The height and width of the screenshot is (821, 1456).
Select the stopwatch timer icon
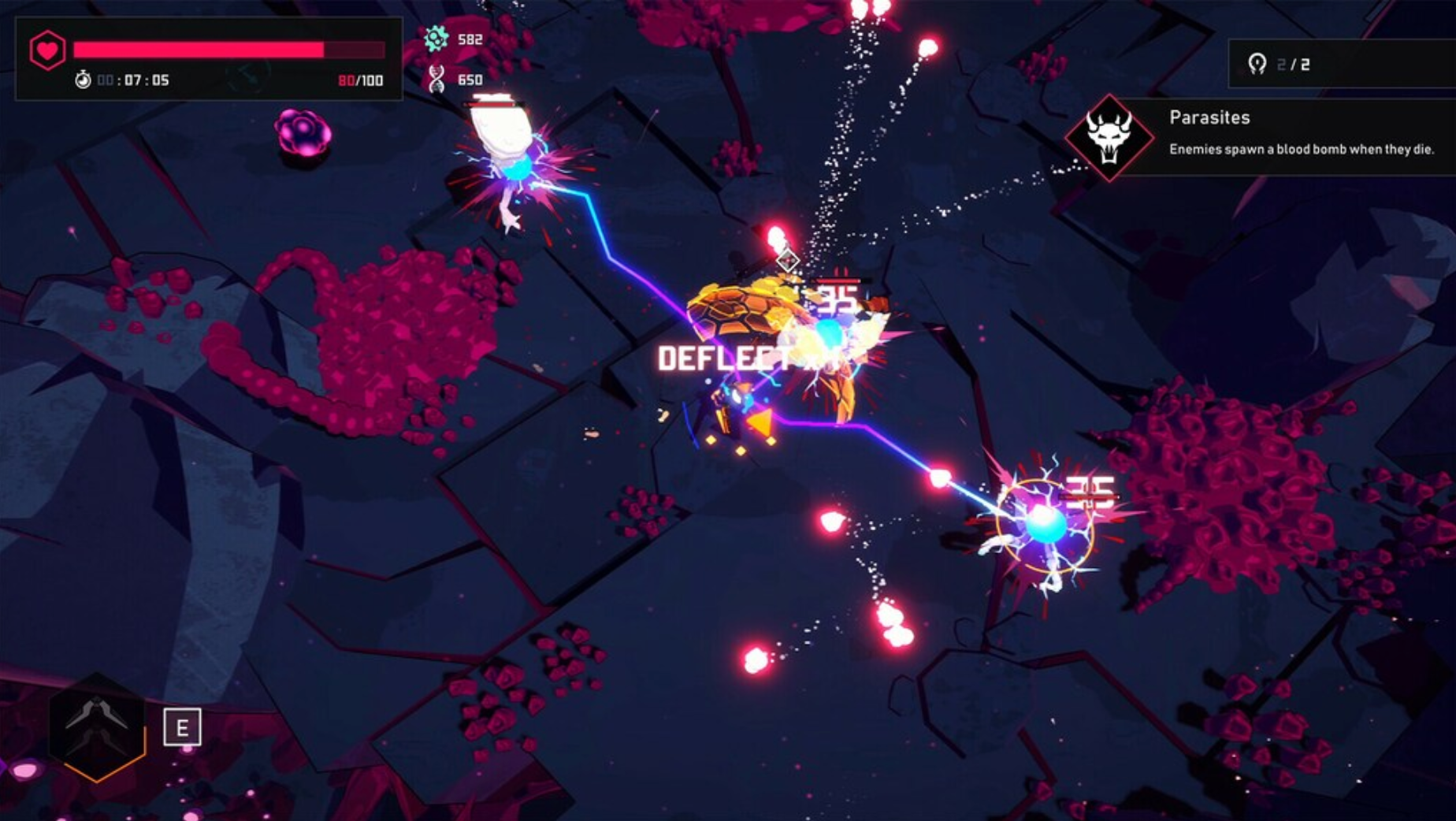[x=82, y=81]
